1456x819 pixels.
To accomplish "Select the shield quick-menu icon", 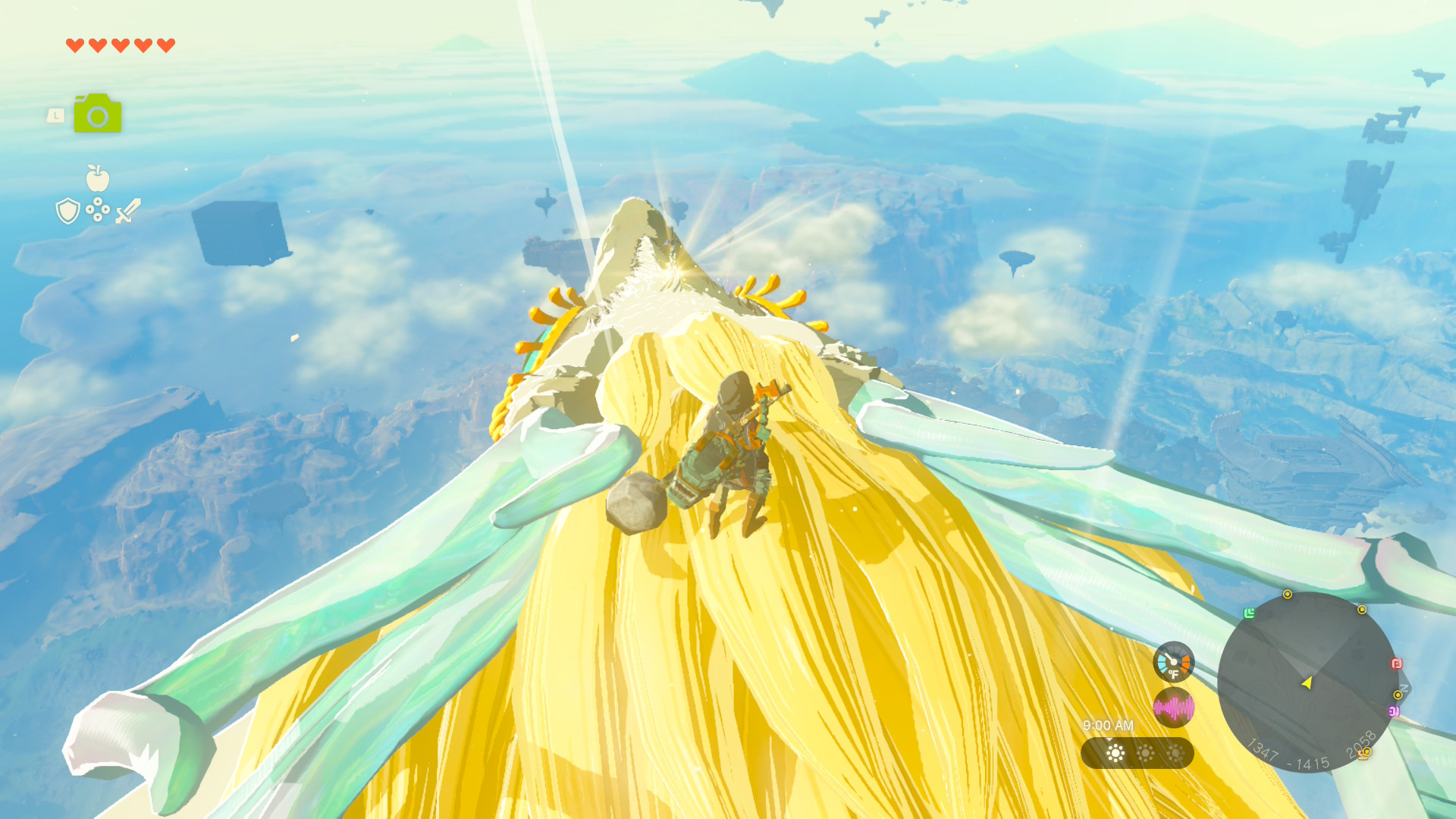I will pos(68,211).
